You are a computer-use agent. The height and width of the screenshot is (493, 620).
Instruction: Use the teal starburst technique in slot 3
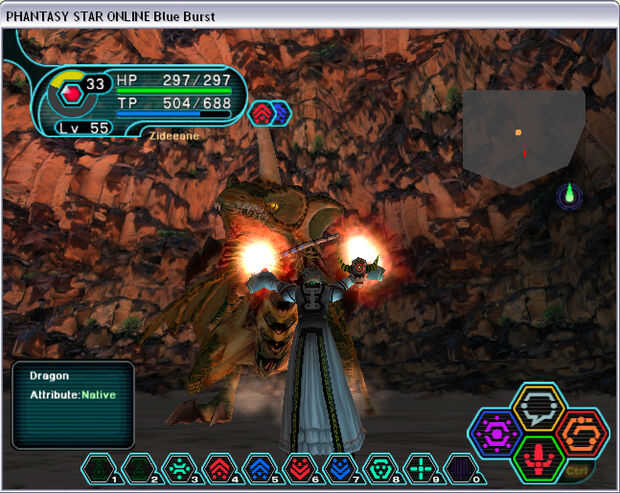pos(180,468)
